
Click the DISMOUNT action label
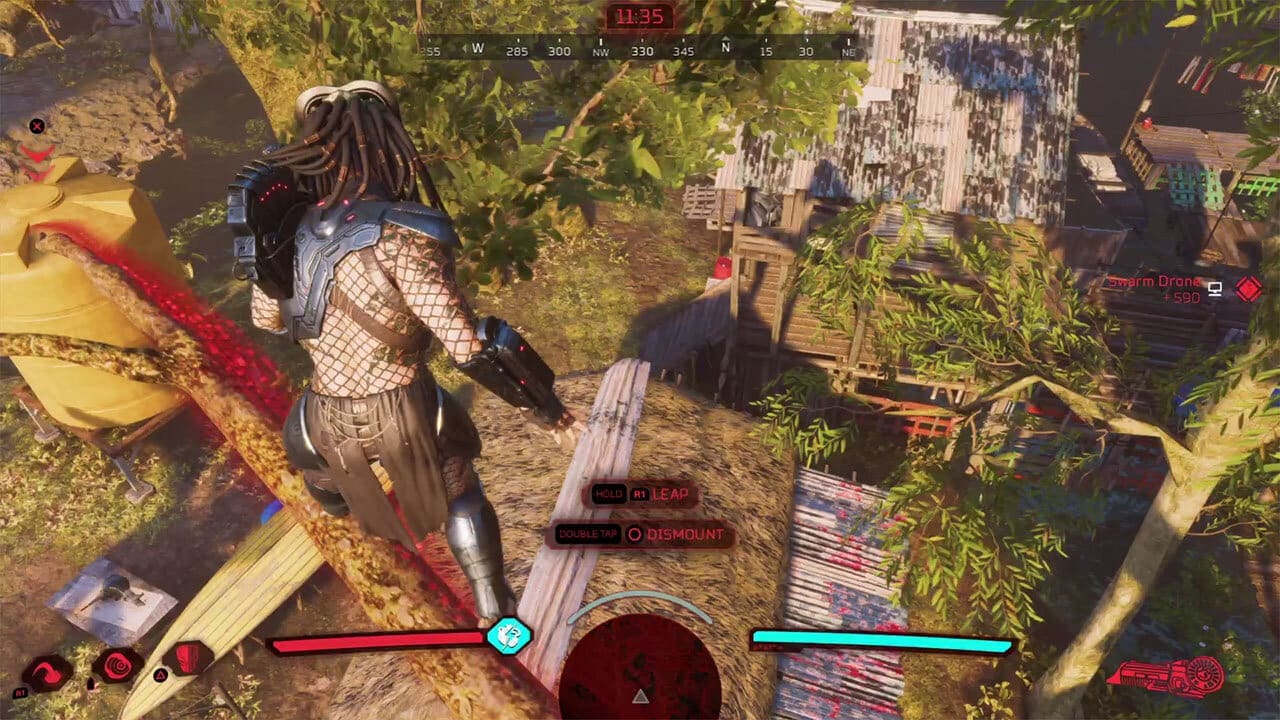click(x=685, y=534)
